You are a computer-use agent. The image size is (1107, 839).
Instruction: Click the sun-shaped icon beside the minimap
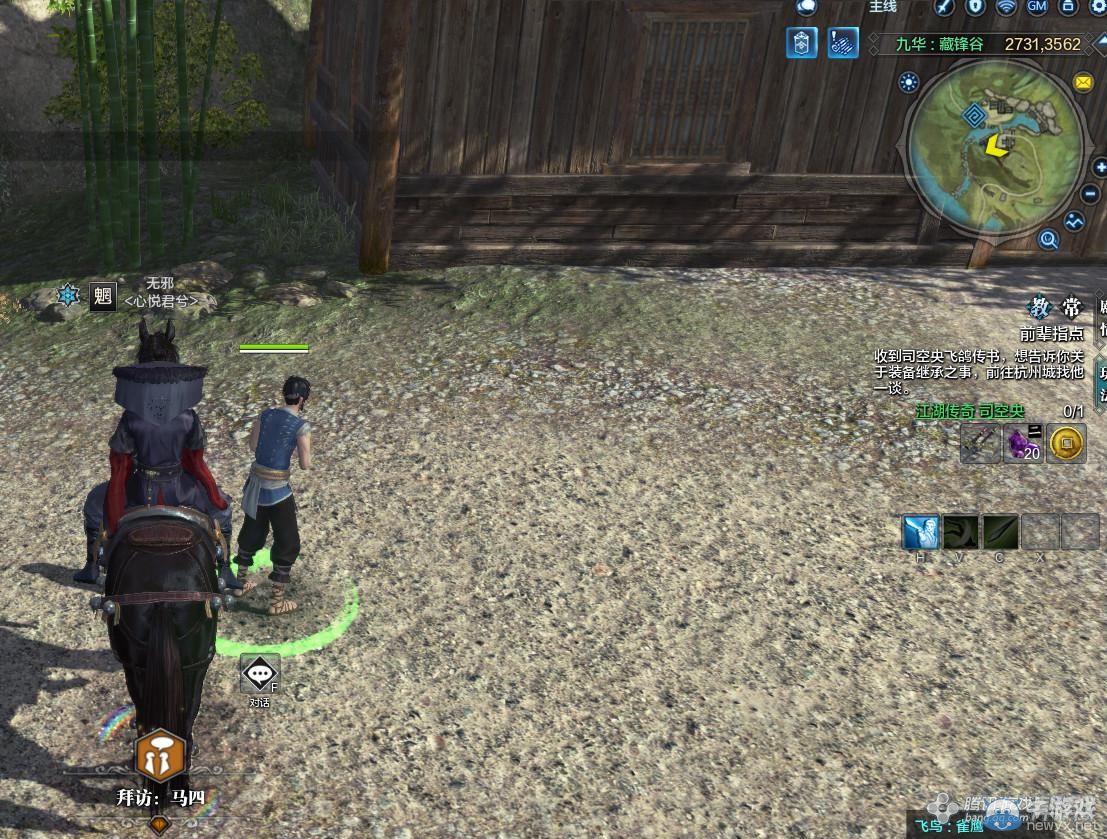(909, 82)
